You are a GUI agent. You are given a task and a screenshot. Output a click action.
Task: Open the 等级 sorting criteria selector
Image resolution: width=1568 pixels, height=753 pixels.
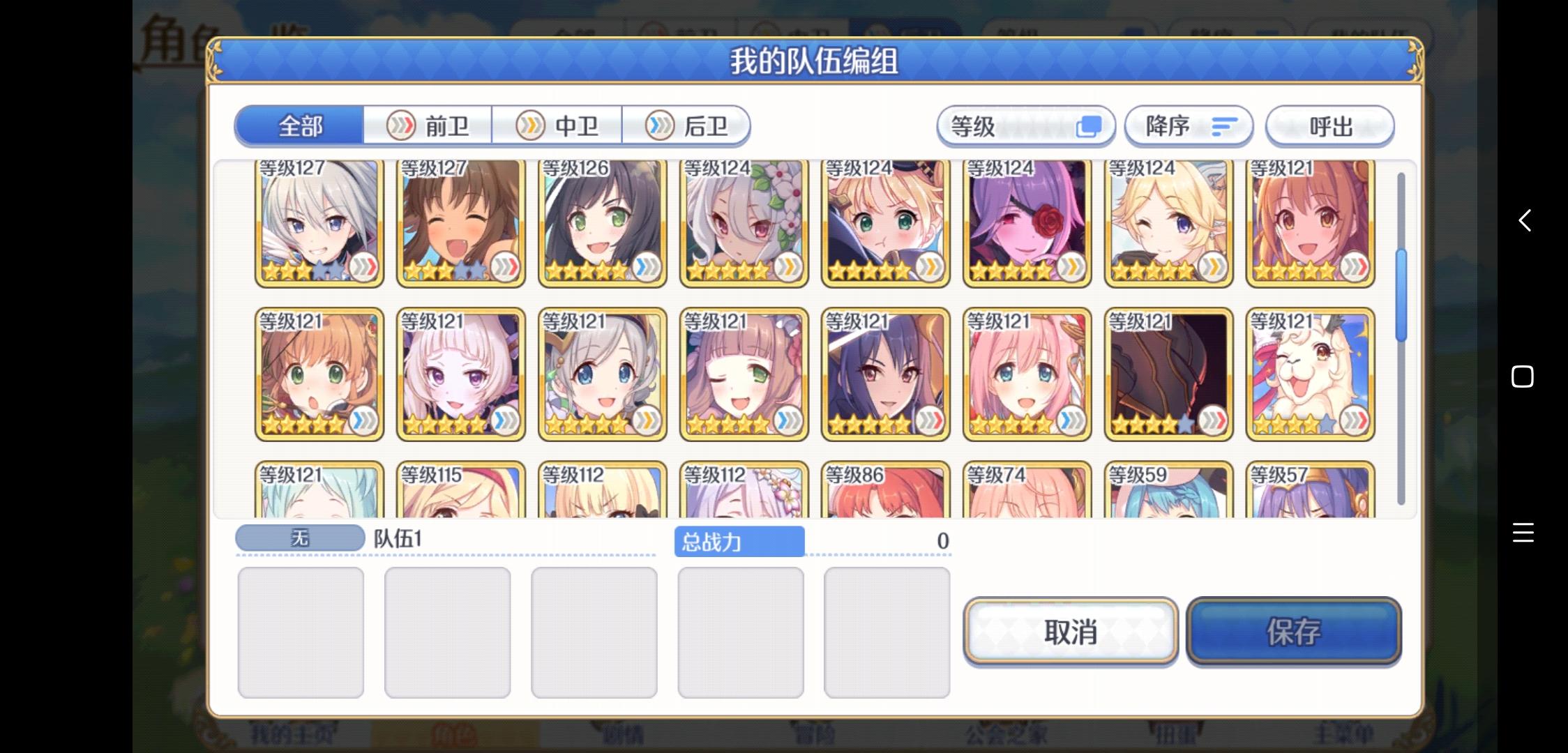tap(1025, 126)
